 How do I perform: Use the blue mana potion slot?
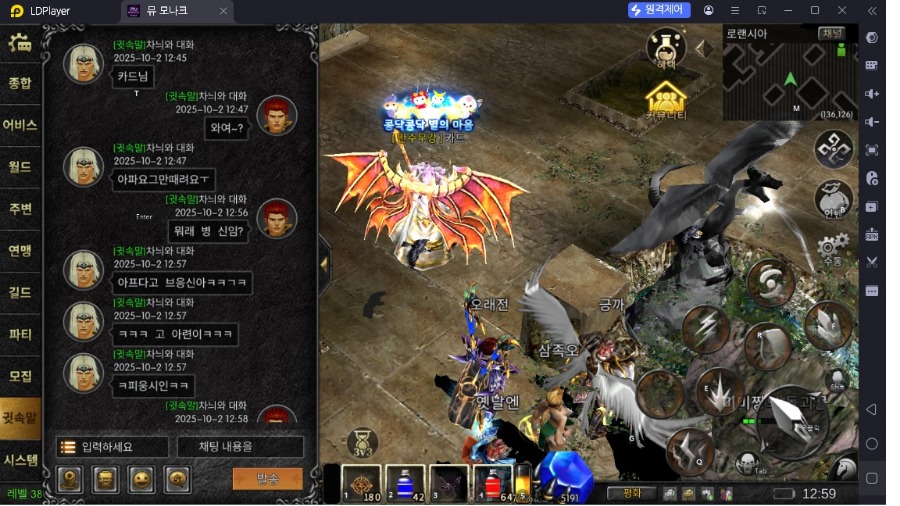coord(405,483)
